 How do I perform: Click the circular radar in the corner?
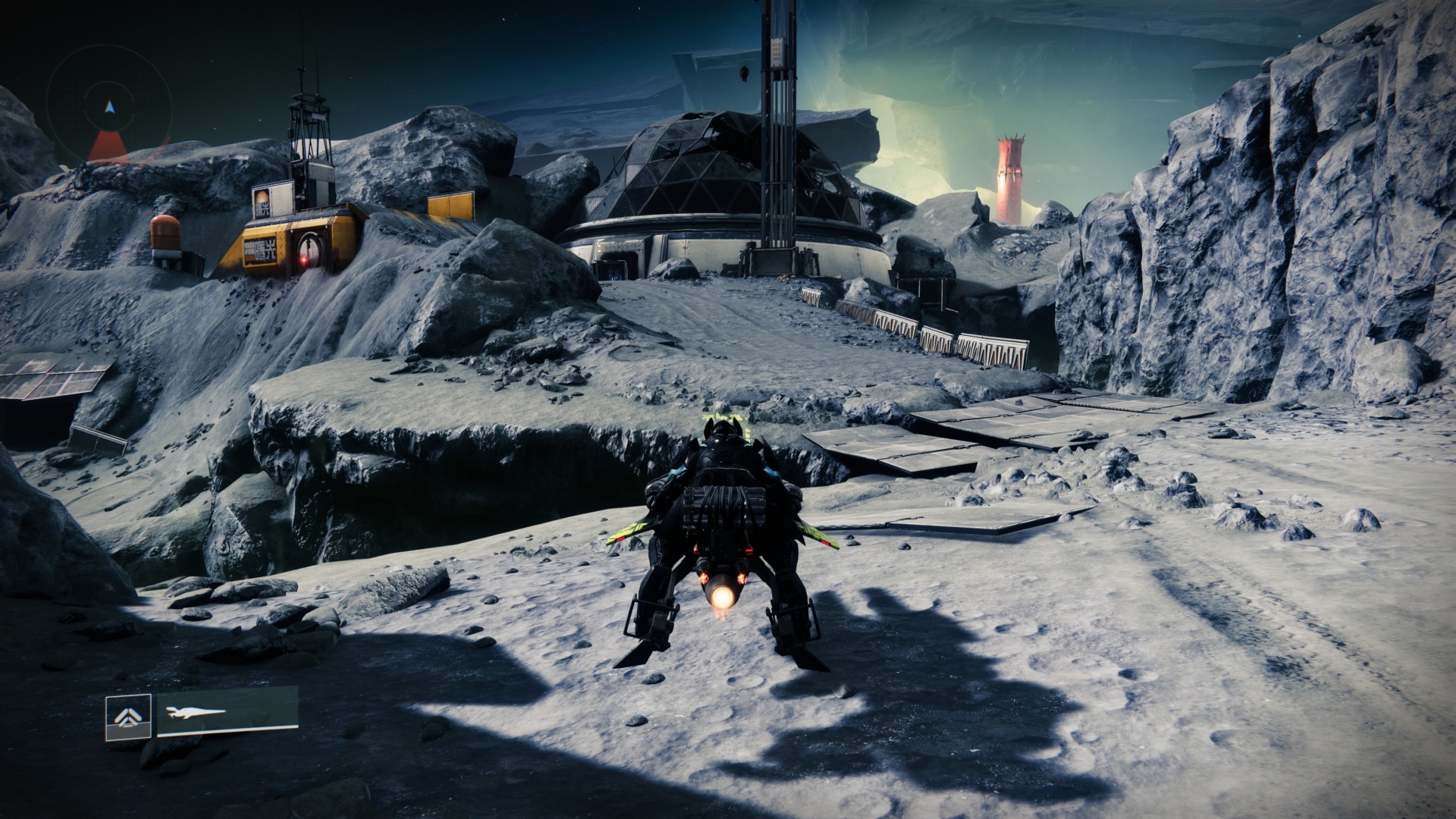tap(109, 110)
